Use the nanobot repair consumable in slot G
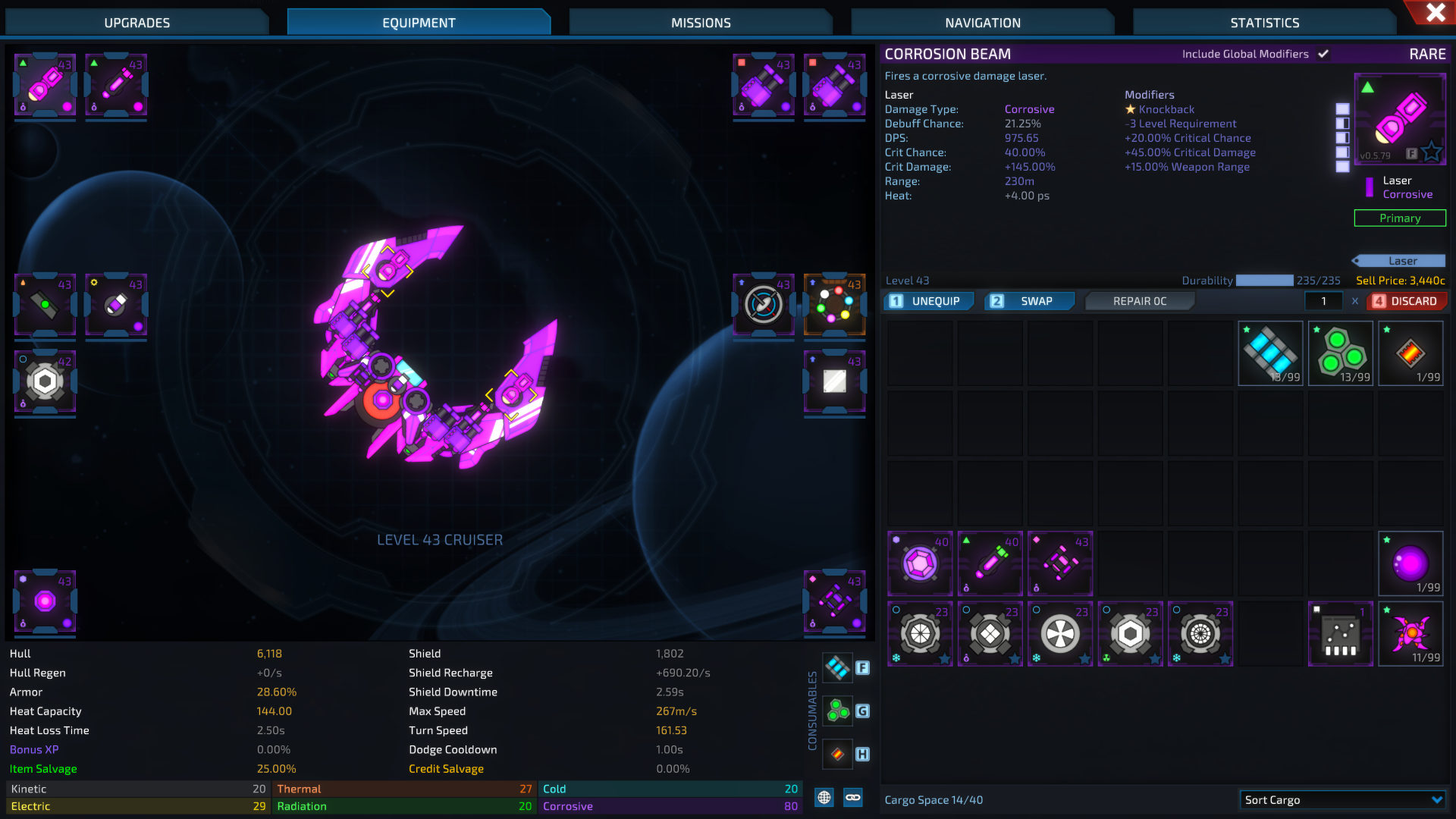This screenshot has width=1456, height=819. point(837,711)
